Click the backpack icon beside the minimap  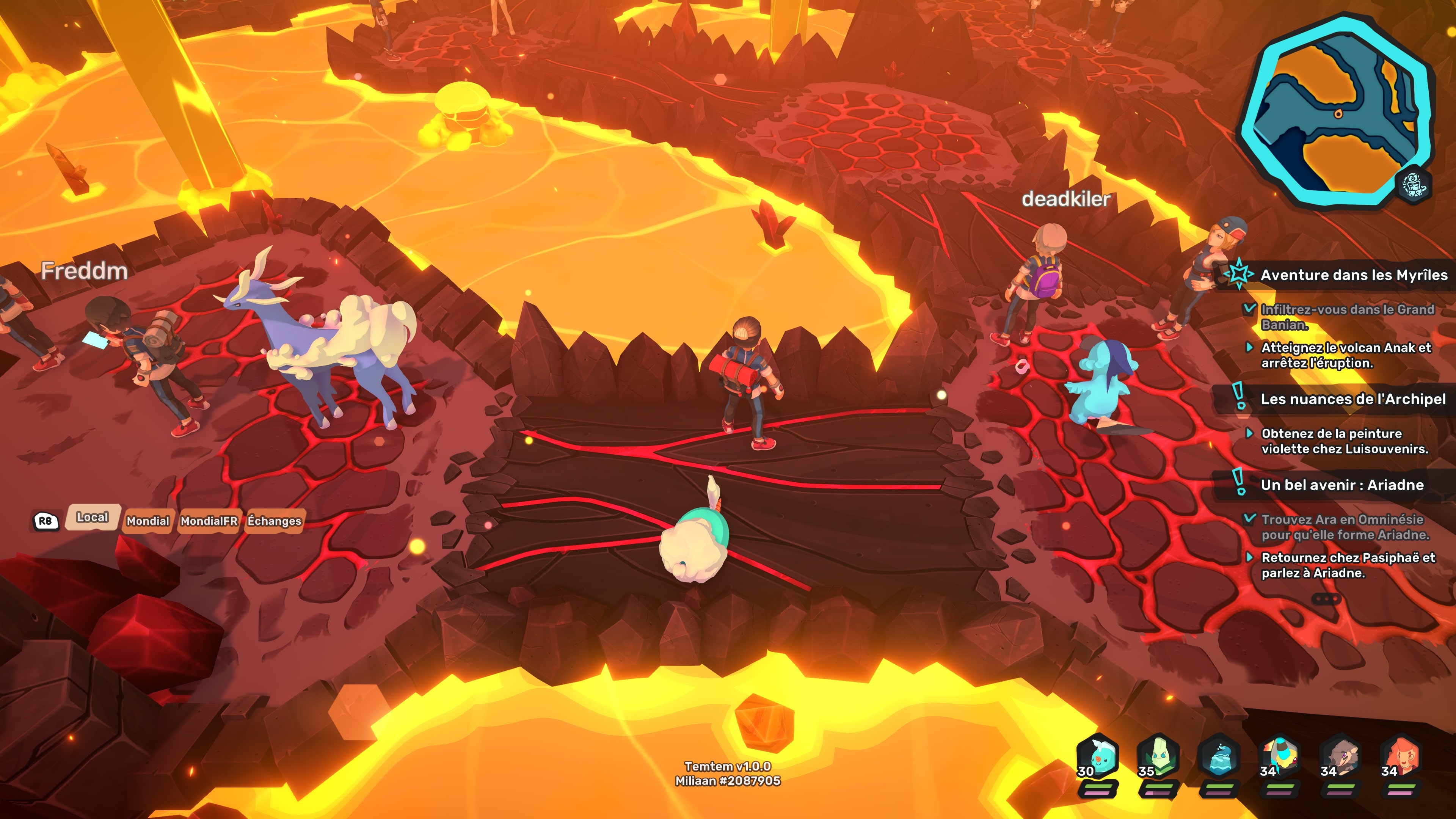[x=1414, y=185]
